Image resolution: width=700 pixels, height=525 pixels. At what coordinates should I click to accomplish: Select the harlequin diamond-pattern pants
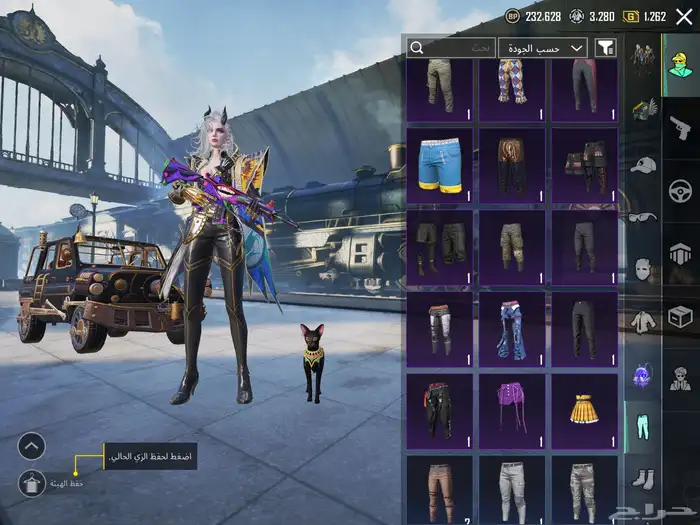tap(512, 83)
